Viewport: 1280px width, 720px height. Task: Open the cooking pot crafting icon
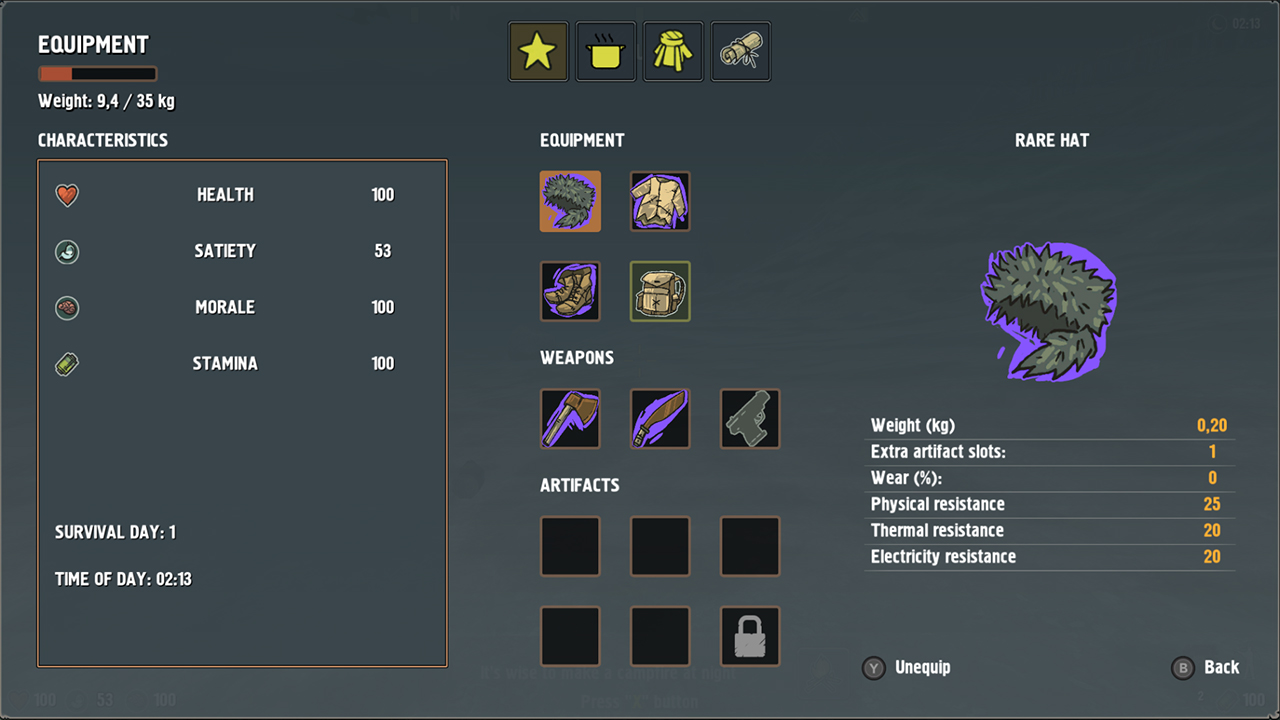point(605,50)
